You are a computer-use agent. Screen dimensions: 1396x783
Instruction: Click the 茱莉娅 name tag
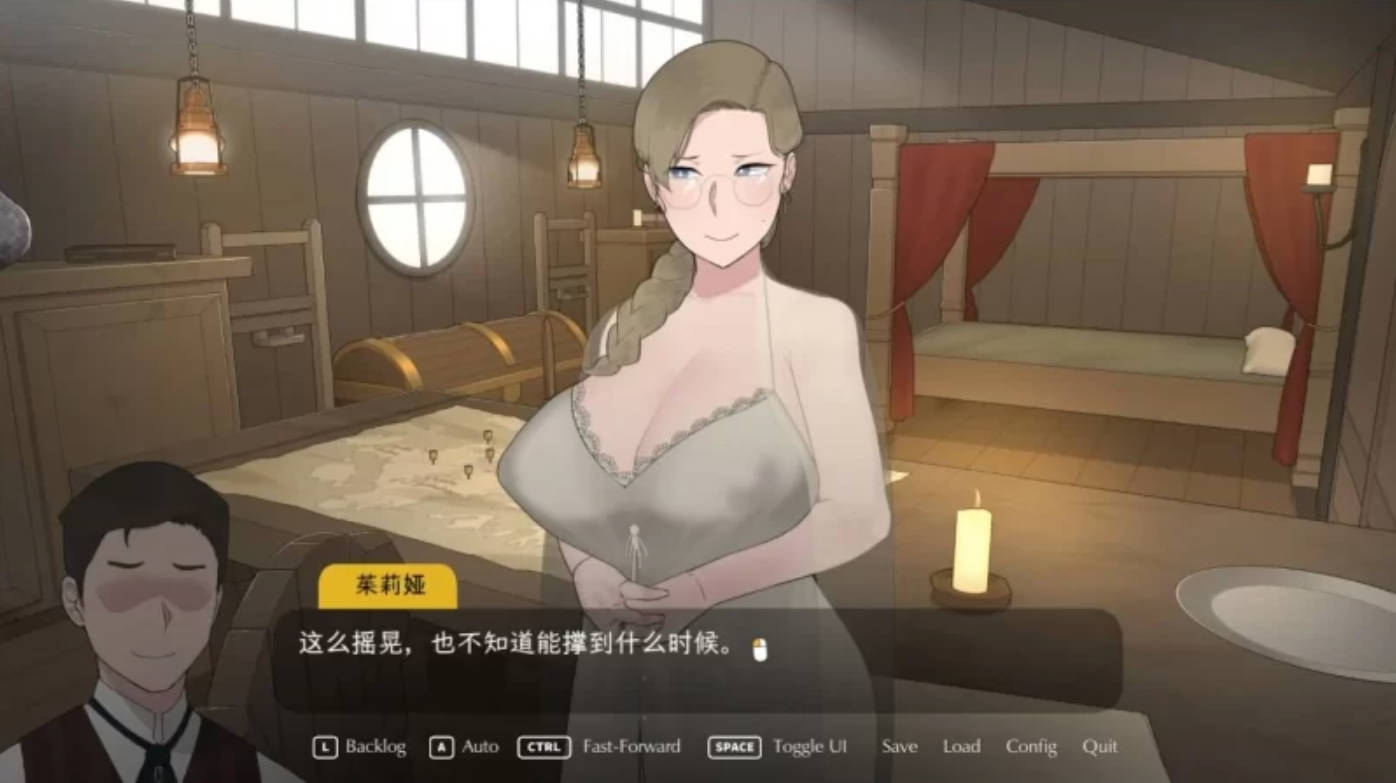click(388, 587)
